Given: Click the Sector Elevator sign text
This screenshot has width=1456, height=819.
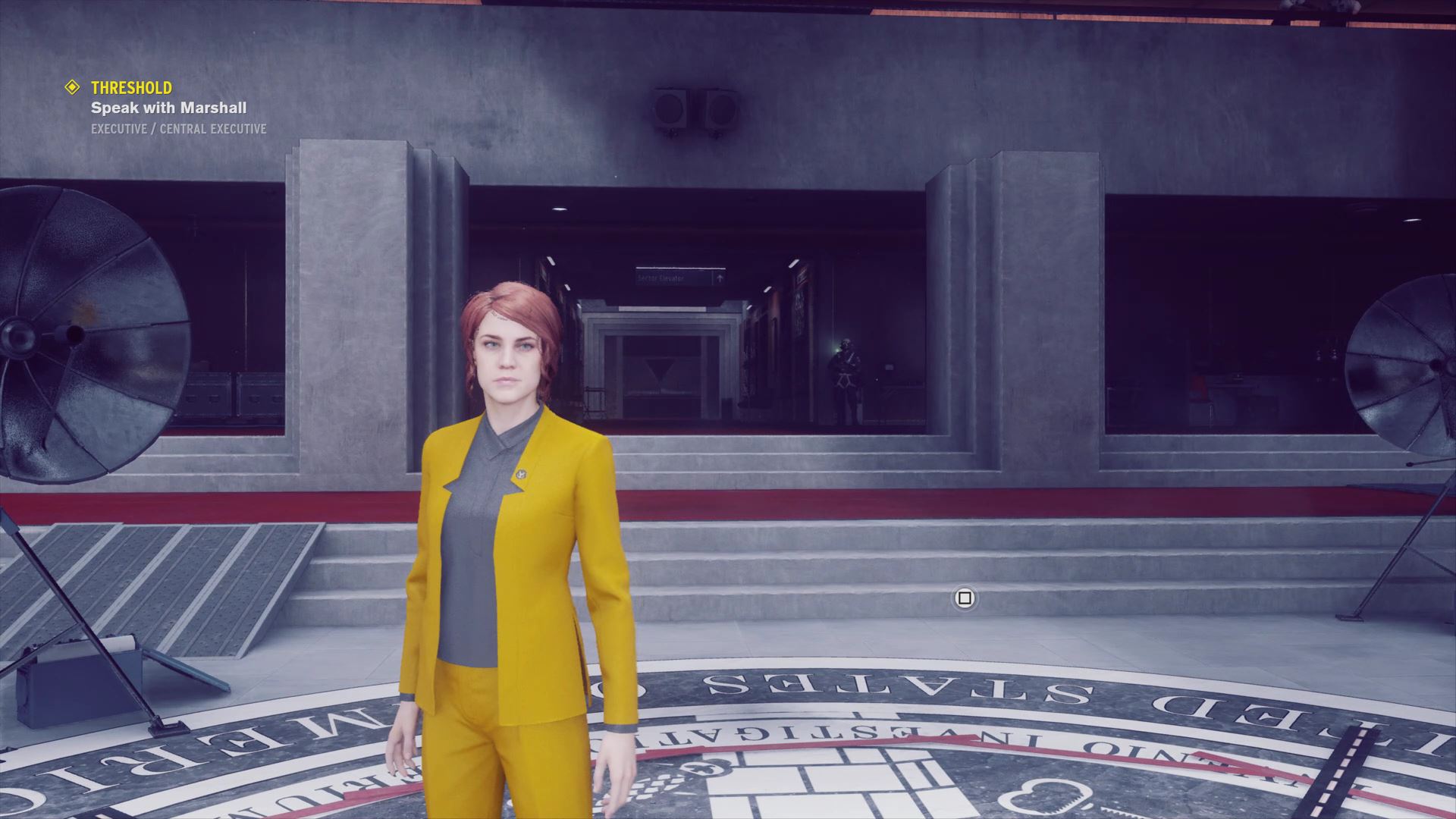Looking at the screenshot, I should [x=660, y=278].
